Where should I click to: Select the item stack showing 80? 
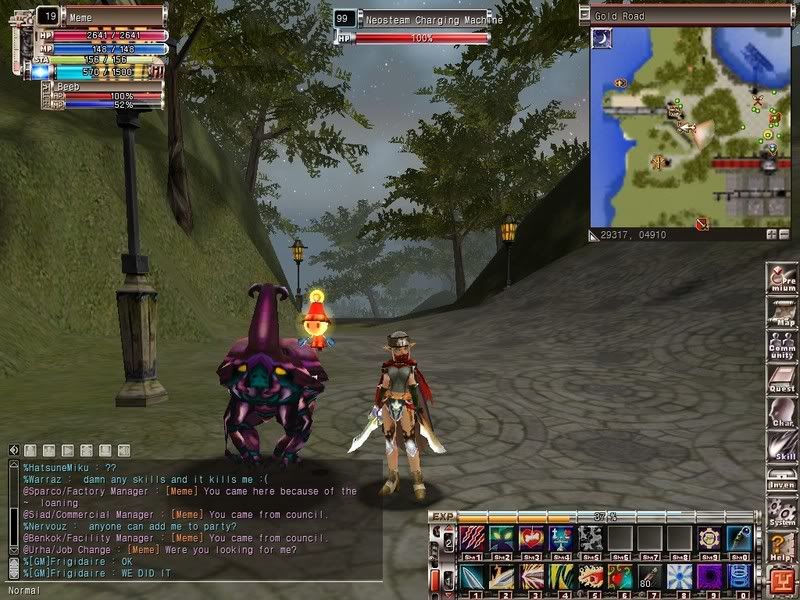[x=649, y=577]
